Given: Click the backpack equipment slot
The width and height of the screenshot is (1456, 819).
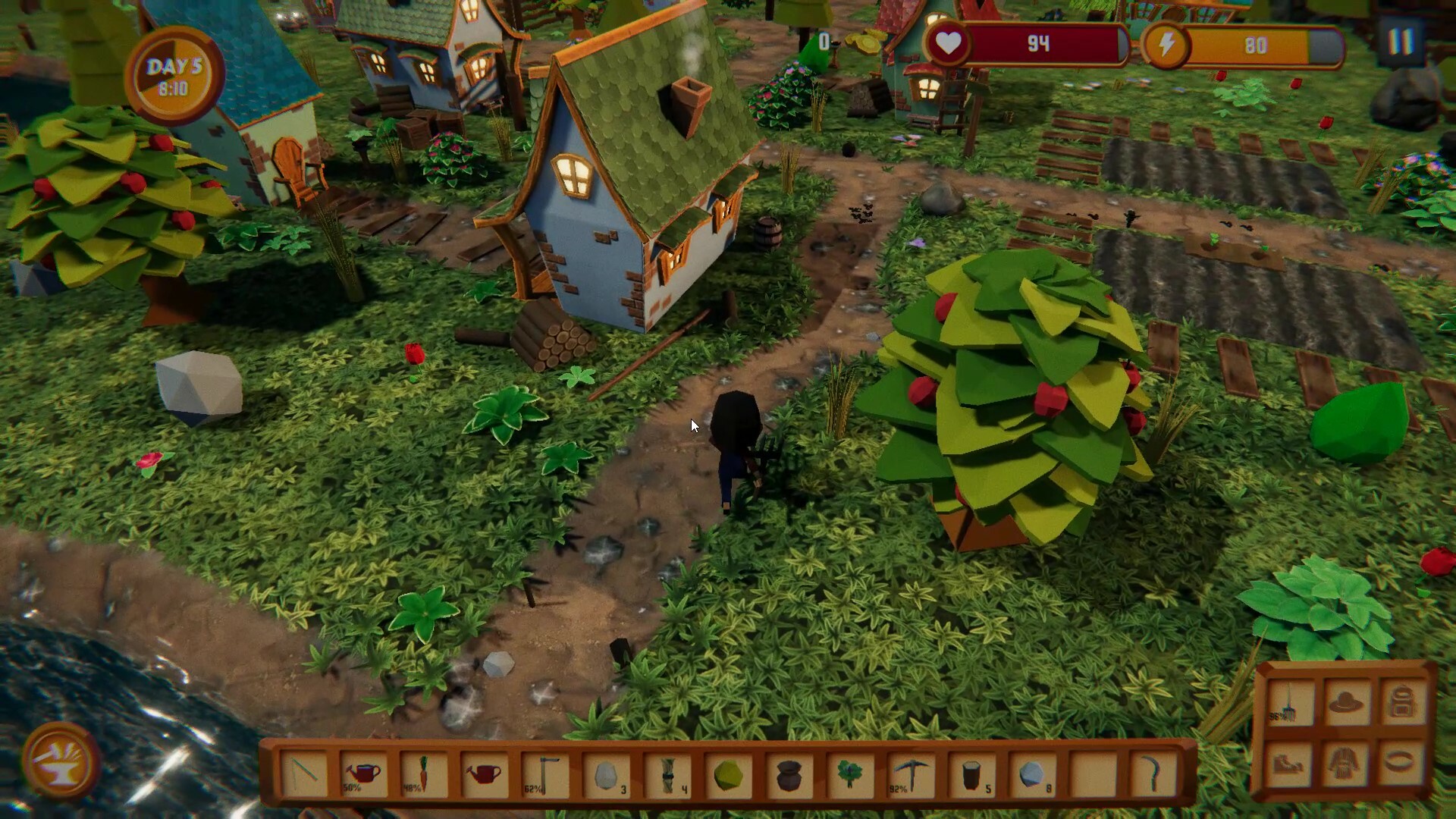Looking at the screenshot, I should (x=1401, y=701).
